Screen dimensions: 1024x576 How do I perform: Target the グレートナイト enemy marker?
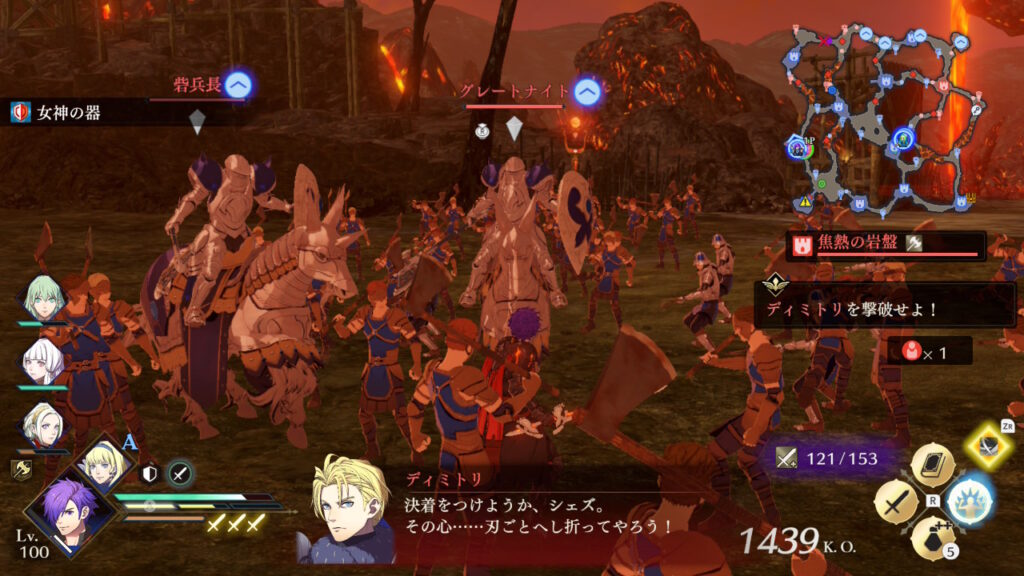pyautogui.click(x=589, y=93)
